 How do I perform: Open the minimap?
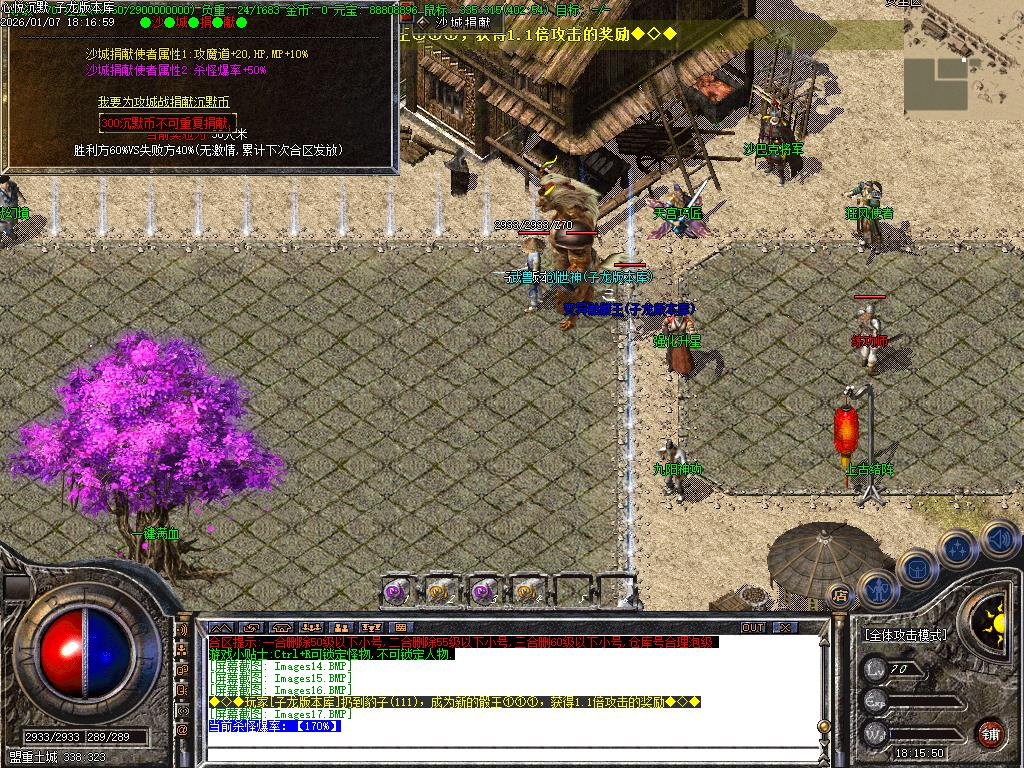(963, 71)
